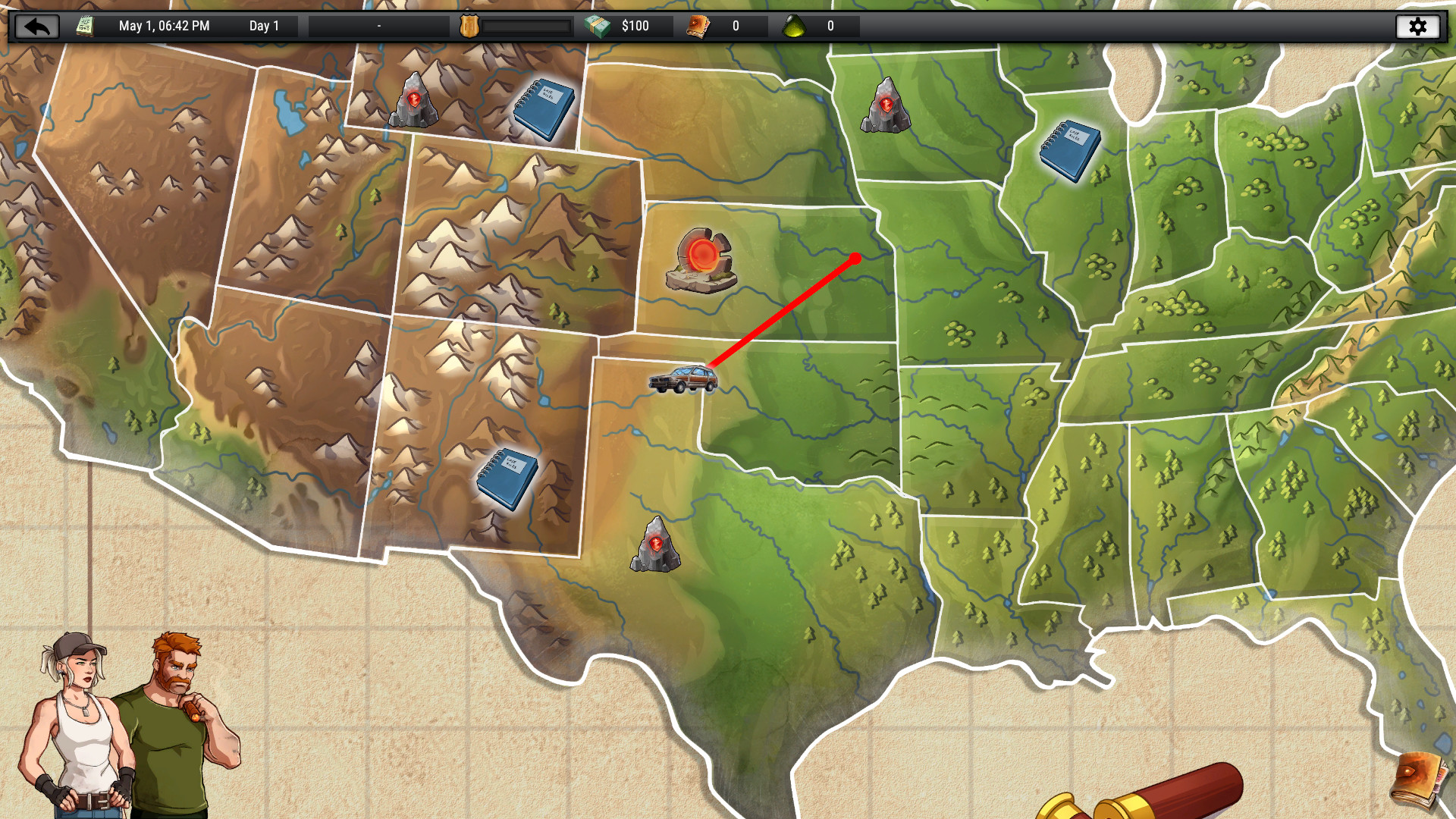1456x819 pixels.
Task: Select the notebook marker in New Mexico
Action: [508, 479]
